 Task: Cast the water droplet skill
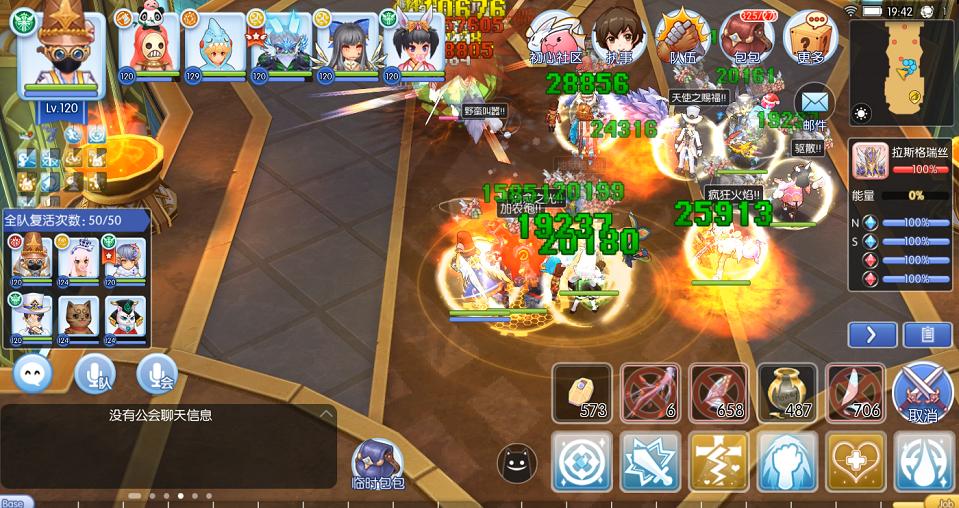point(923,461)
